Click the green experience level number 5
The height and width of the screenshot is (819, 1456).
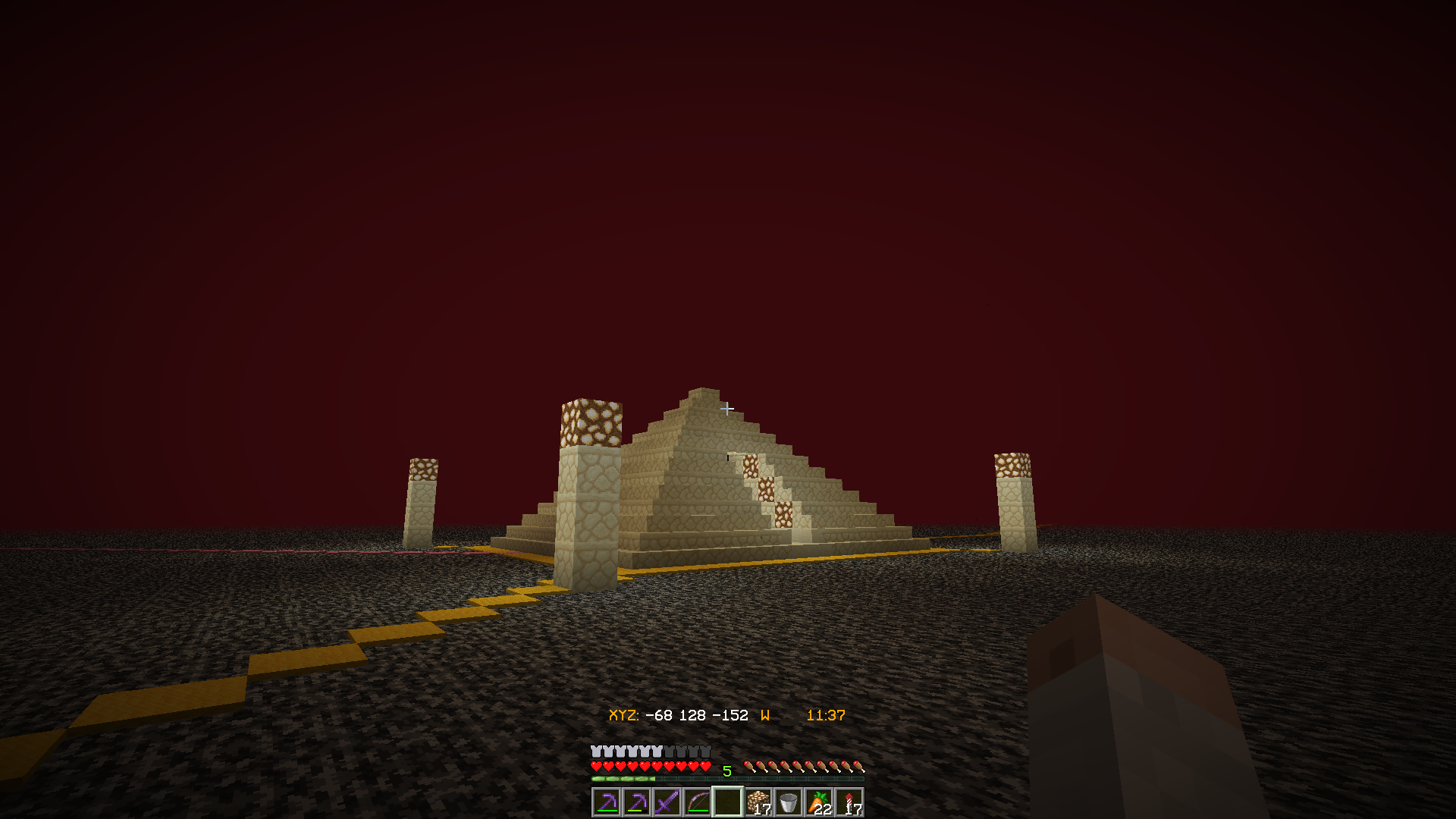[x=726, y=769]
